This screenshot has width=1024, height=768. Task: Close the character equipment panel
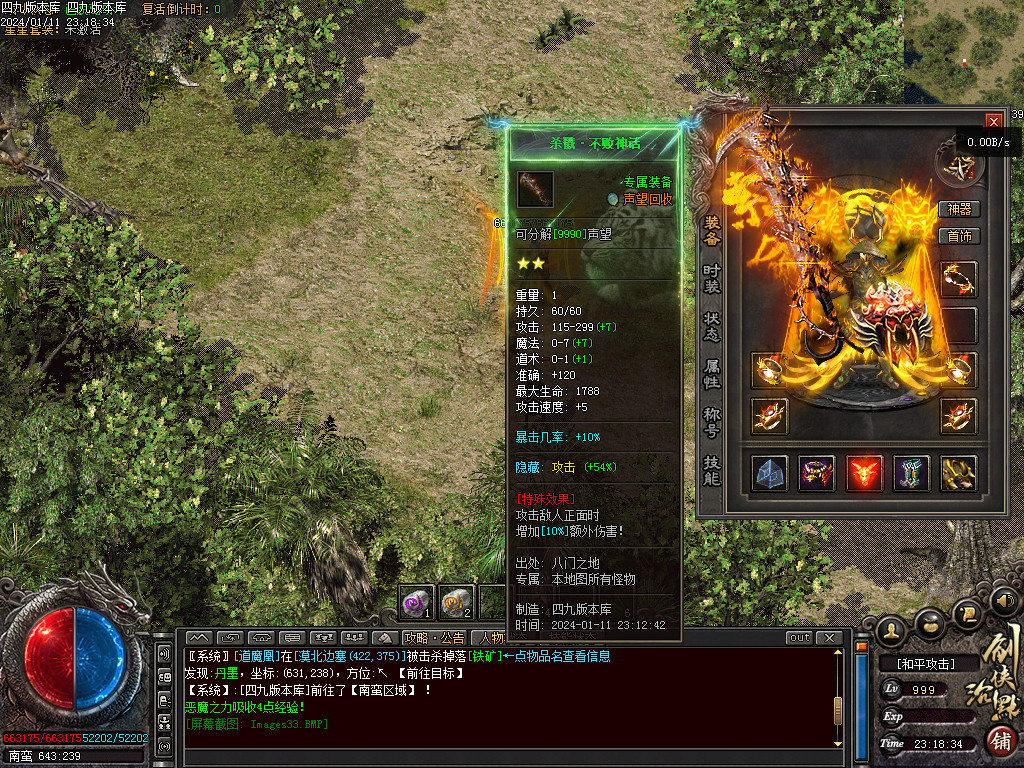993,121
